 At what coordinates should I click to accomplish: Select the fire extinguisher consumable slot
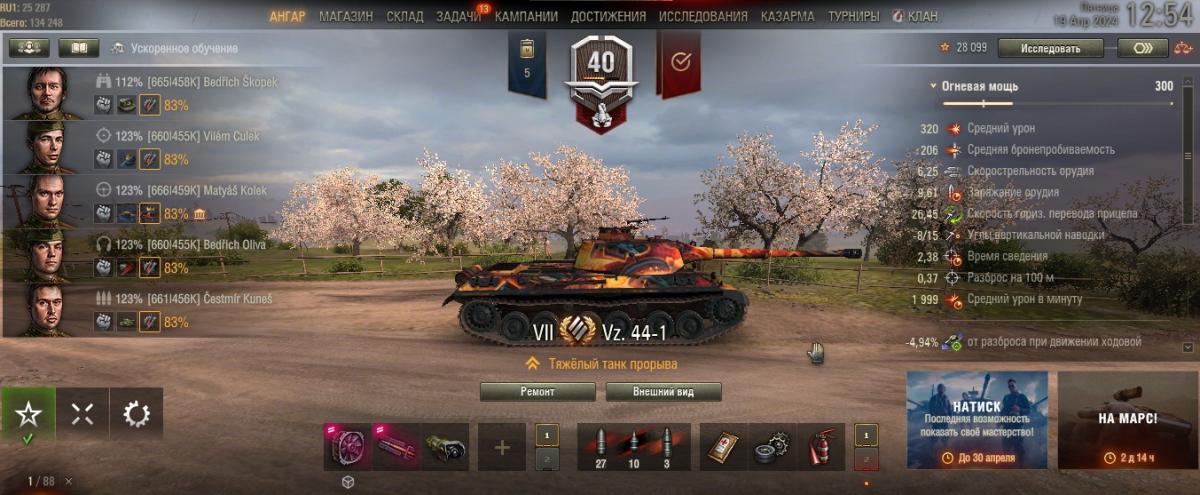(822, 447)
